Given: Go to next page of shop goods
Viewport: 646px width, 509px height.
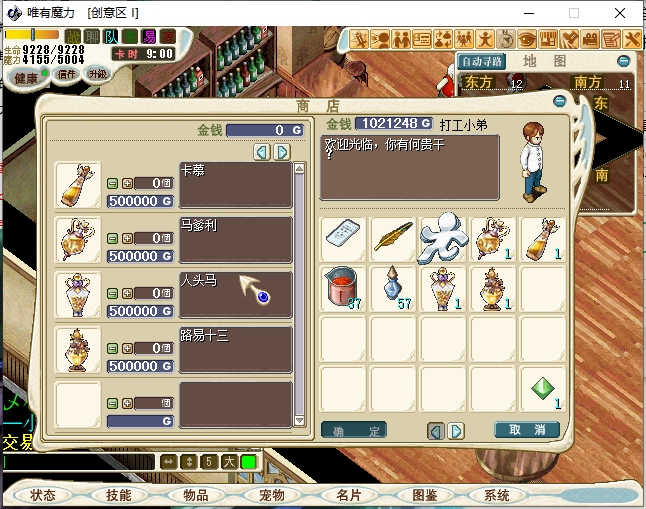Looking at the screenshot, I should [x=282, y=152].
